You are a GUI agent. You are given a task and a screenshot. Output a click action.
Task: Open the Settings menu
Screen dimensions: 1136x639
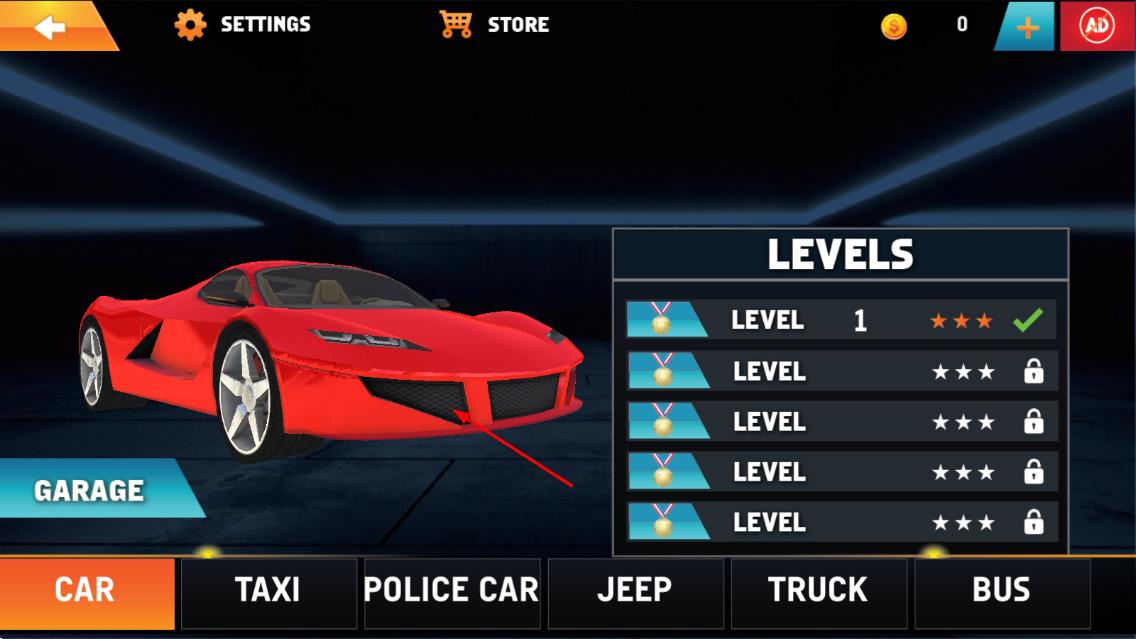[243, 24]
